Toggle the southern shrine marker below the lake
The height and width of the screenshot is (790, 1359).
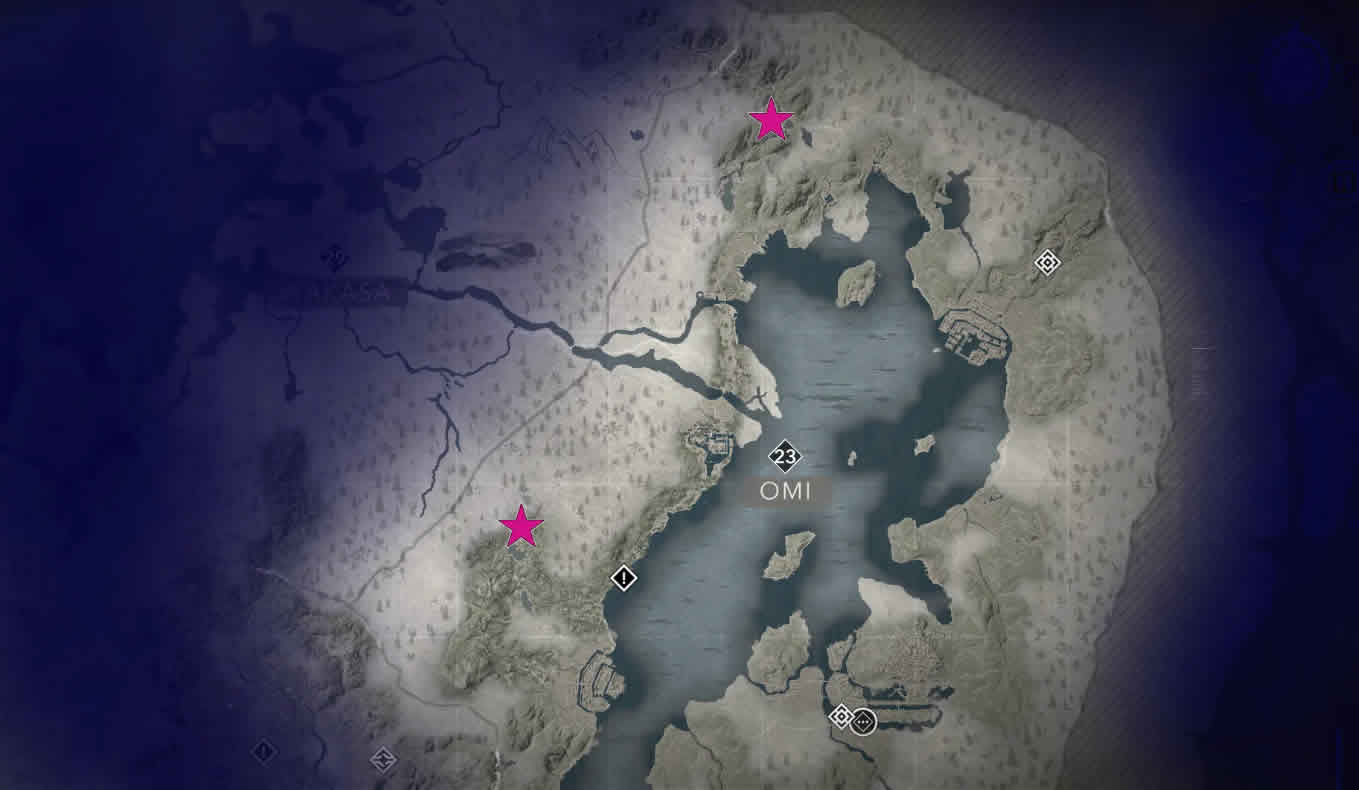(842, 717)
